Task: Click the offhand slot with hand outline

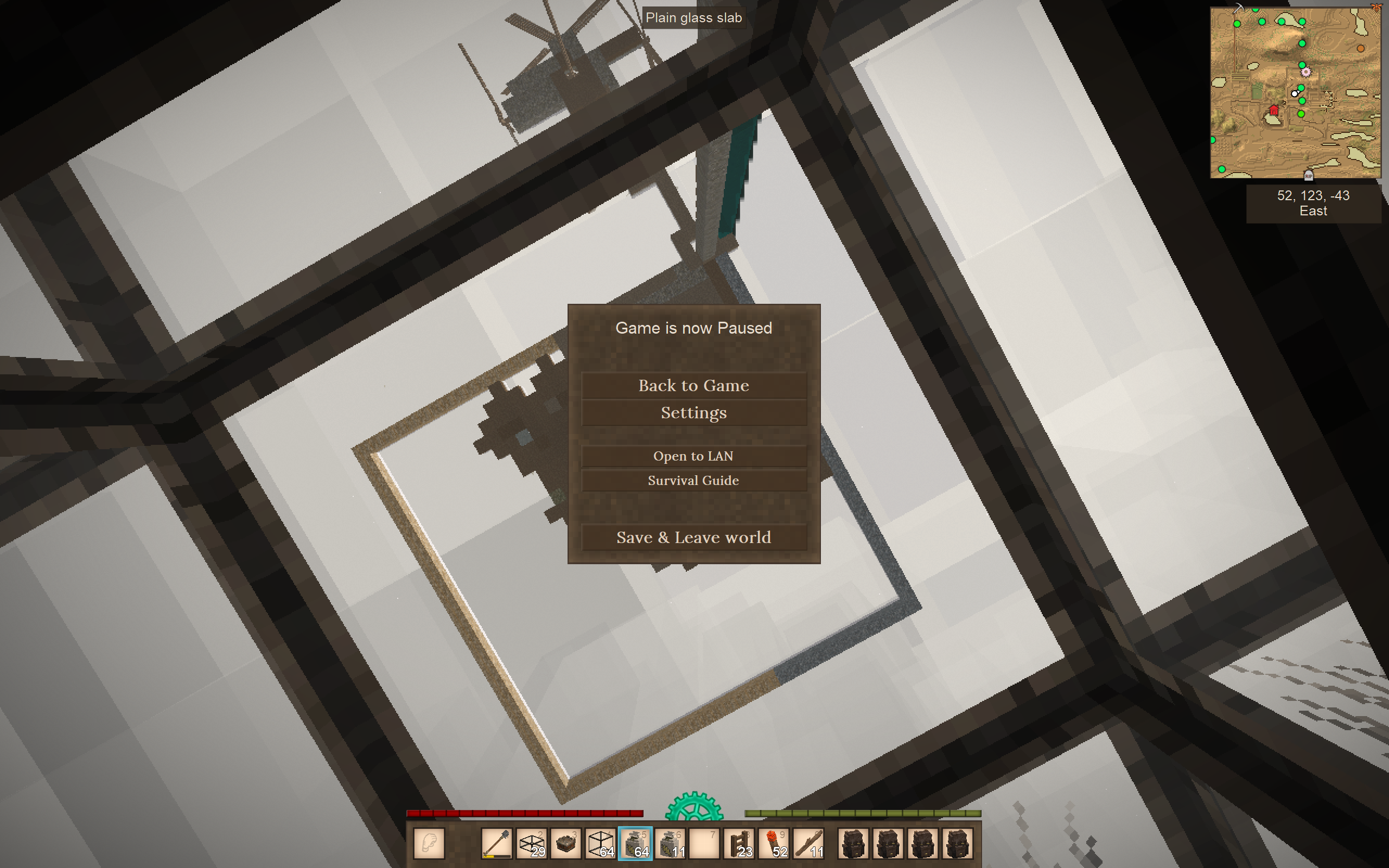Action: pos(429,843)
